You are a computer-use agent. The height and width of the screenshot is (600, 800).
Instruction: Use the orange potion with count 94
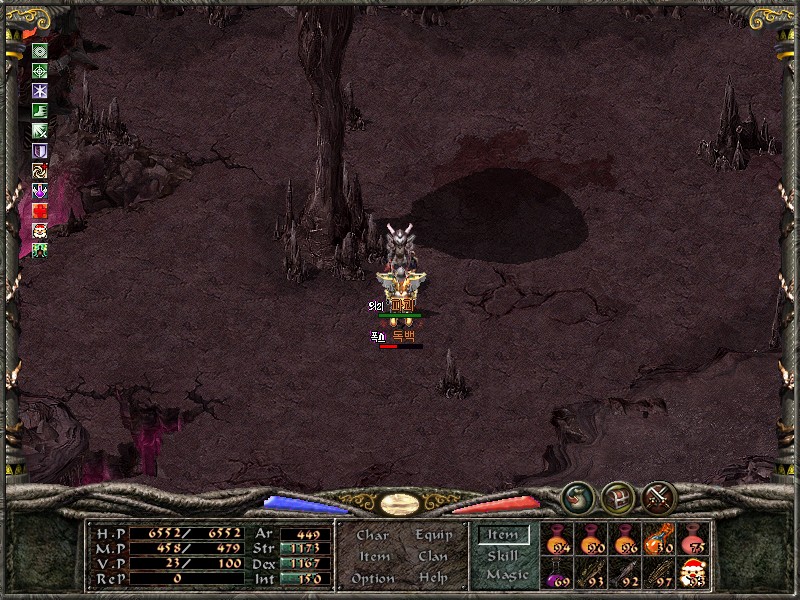point(556,540)
